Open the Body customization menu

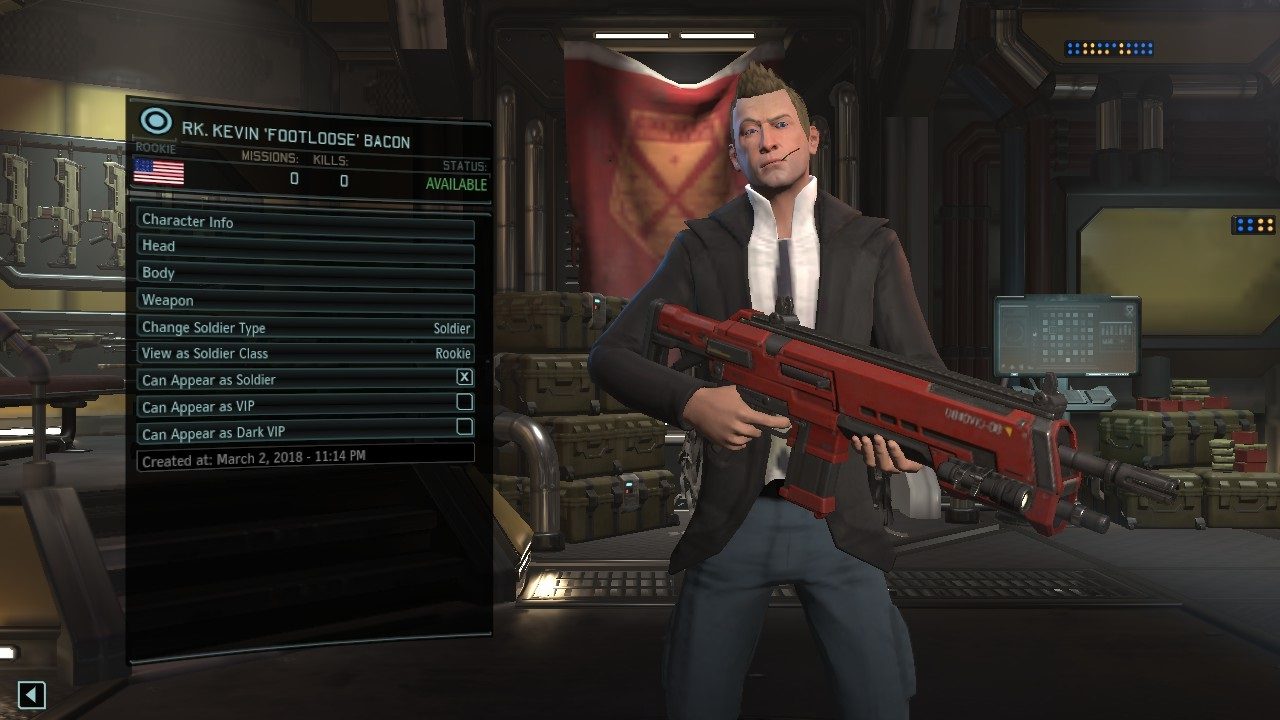[300, 272]
